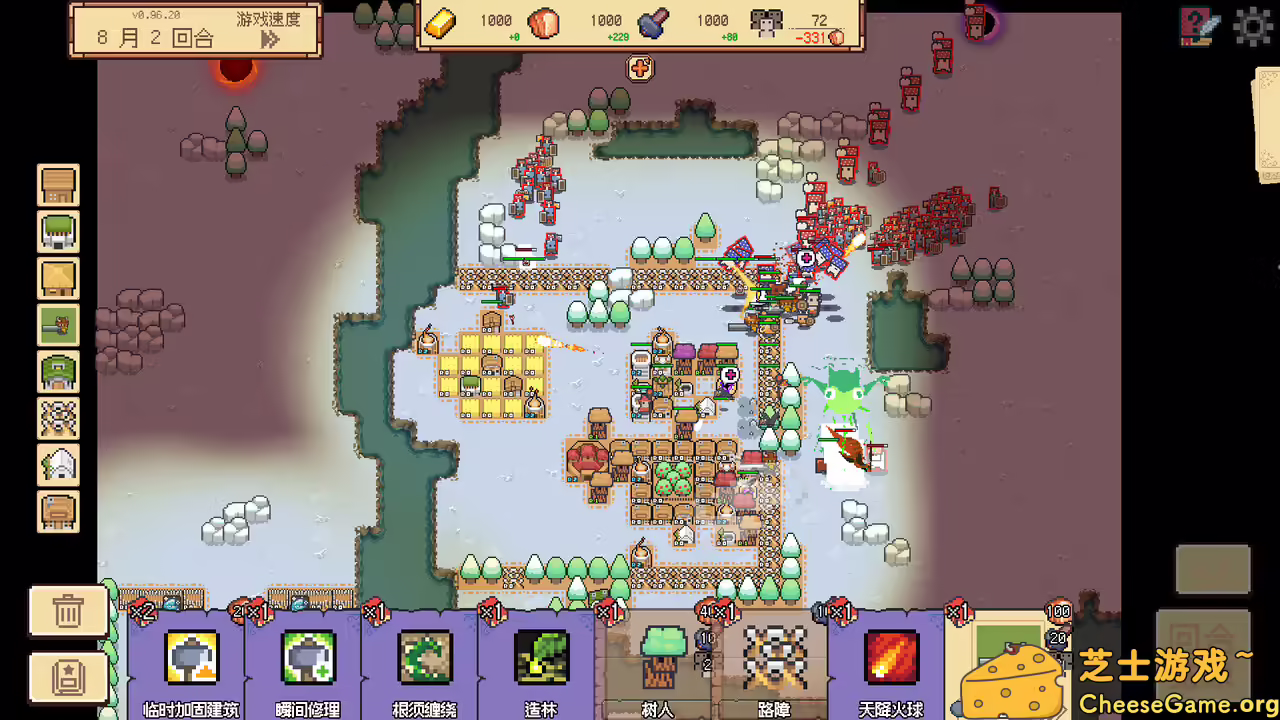This screenshot has width=1280, height=720.
Task: Cast the 临时加固建筑 skill card
Action: point(191,657)
